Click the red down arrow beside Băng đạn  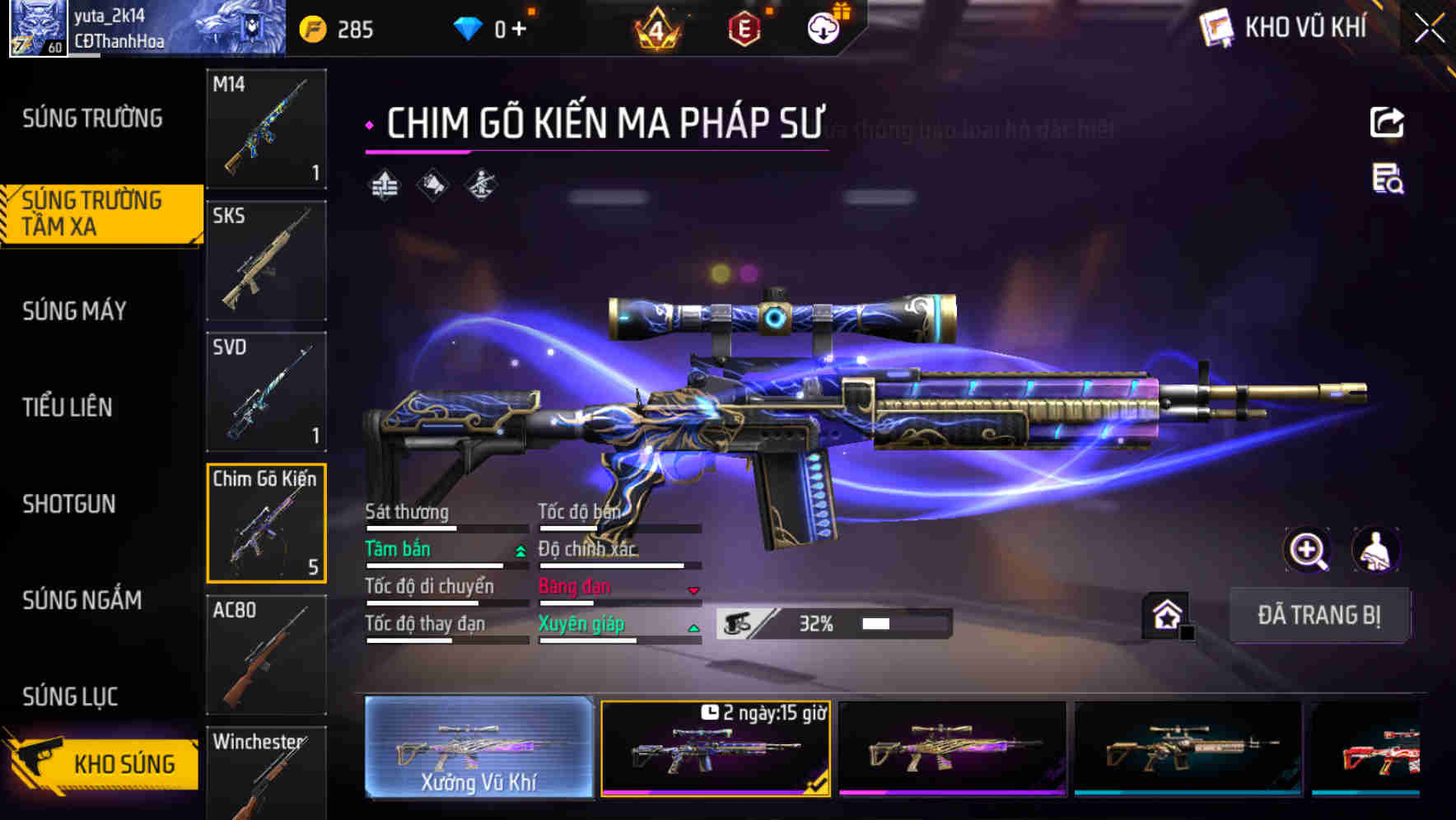[694, 590]
